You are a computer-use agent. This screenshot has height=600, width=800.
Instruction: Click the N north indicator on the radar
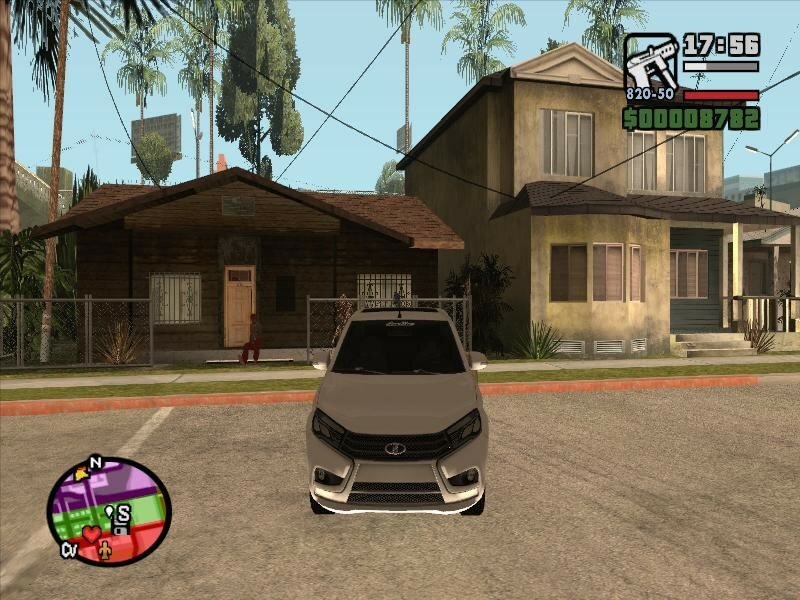pos(96,462)
